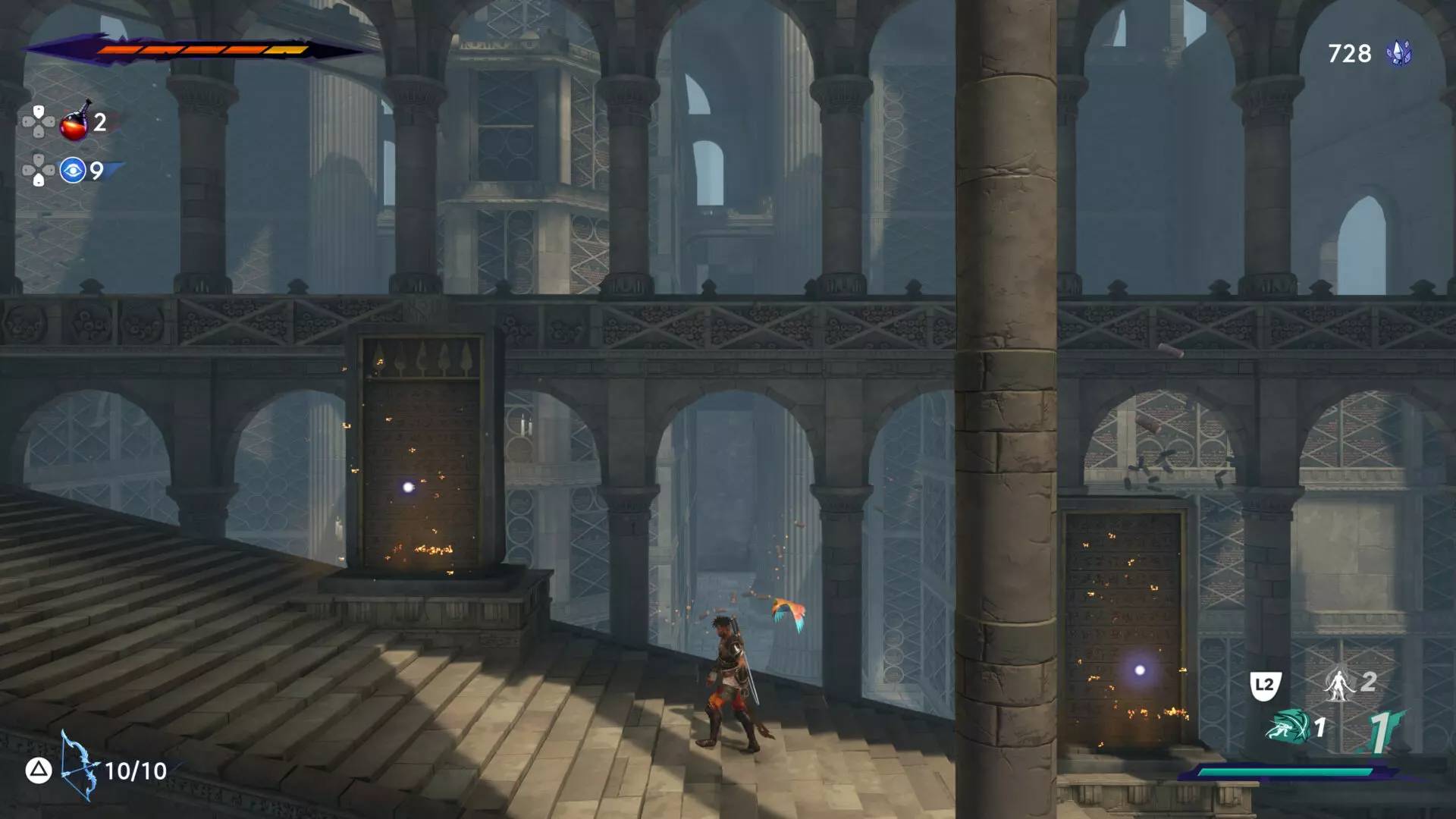Select the bow weapon icon
Image resolution: width=1456 pixels, height=819 pixels.
pyautogui.click(x=79, y=766)
